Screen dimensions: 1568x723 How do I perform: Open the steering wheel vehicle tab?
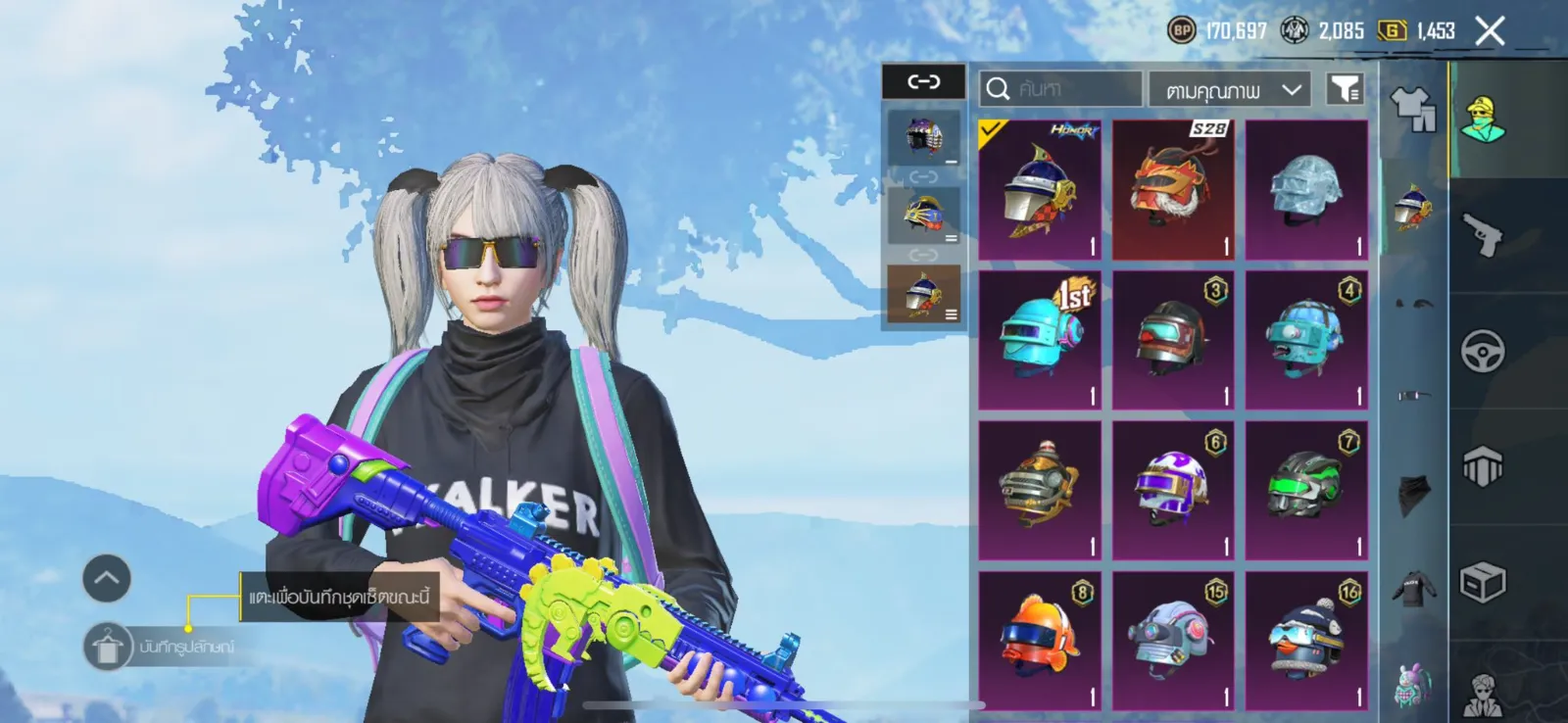(x=1483, y=351)
